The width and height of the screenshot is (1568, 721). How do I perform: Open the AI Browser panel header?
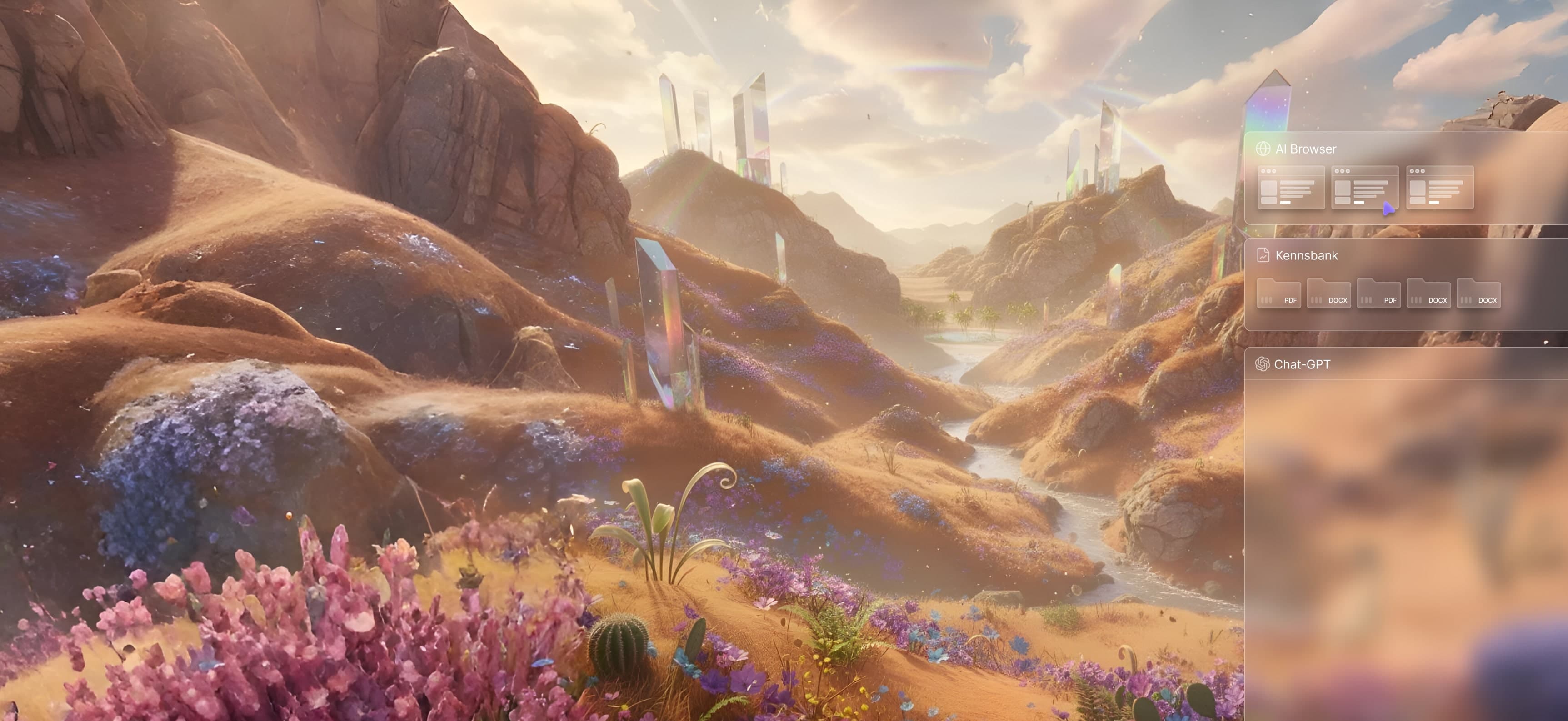tap(1306, 149)
